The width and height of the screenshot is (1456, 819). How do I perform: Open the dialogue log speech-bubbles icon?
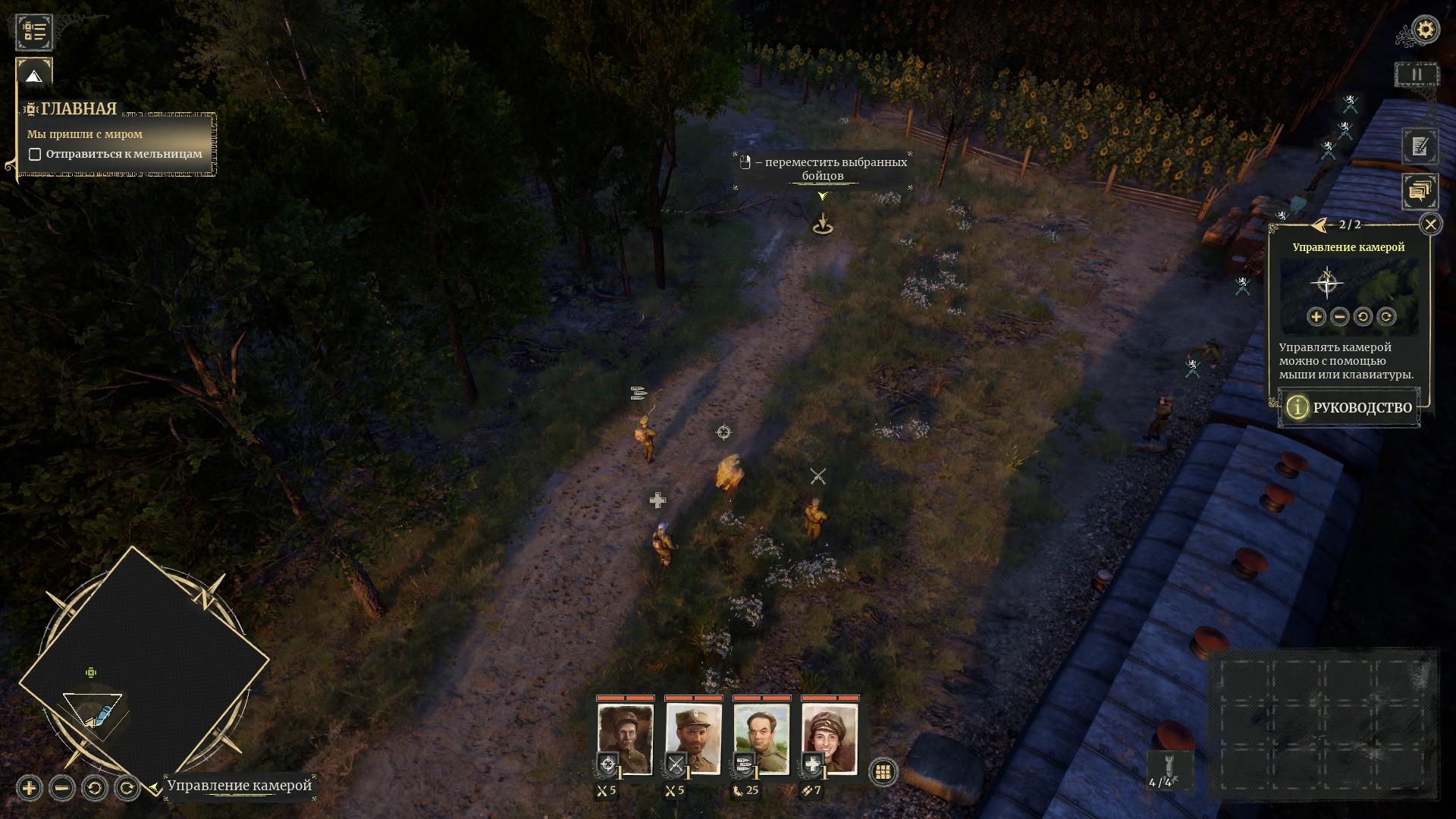[x=1420, y=191]
